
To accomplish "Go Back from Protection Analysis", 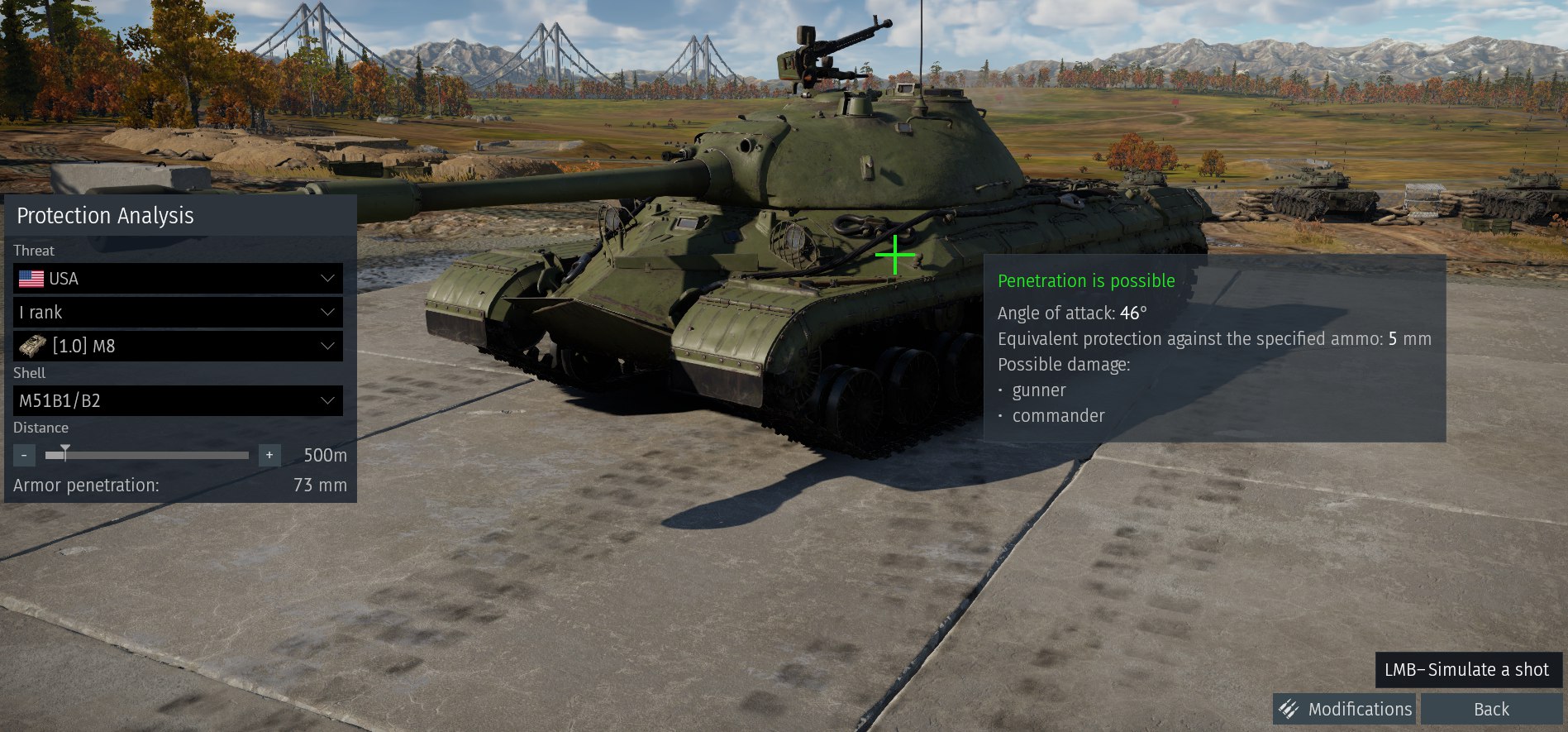I will (x=1490, y=709).
